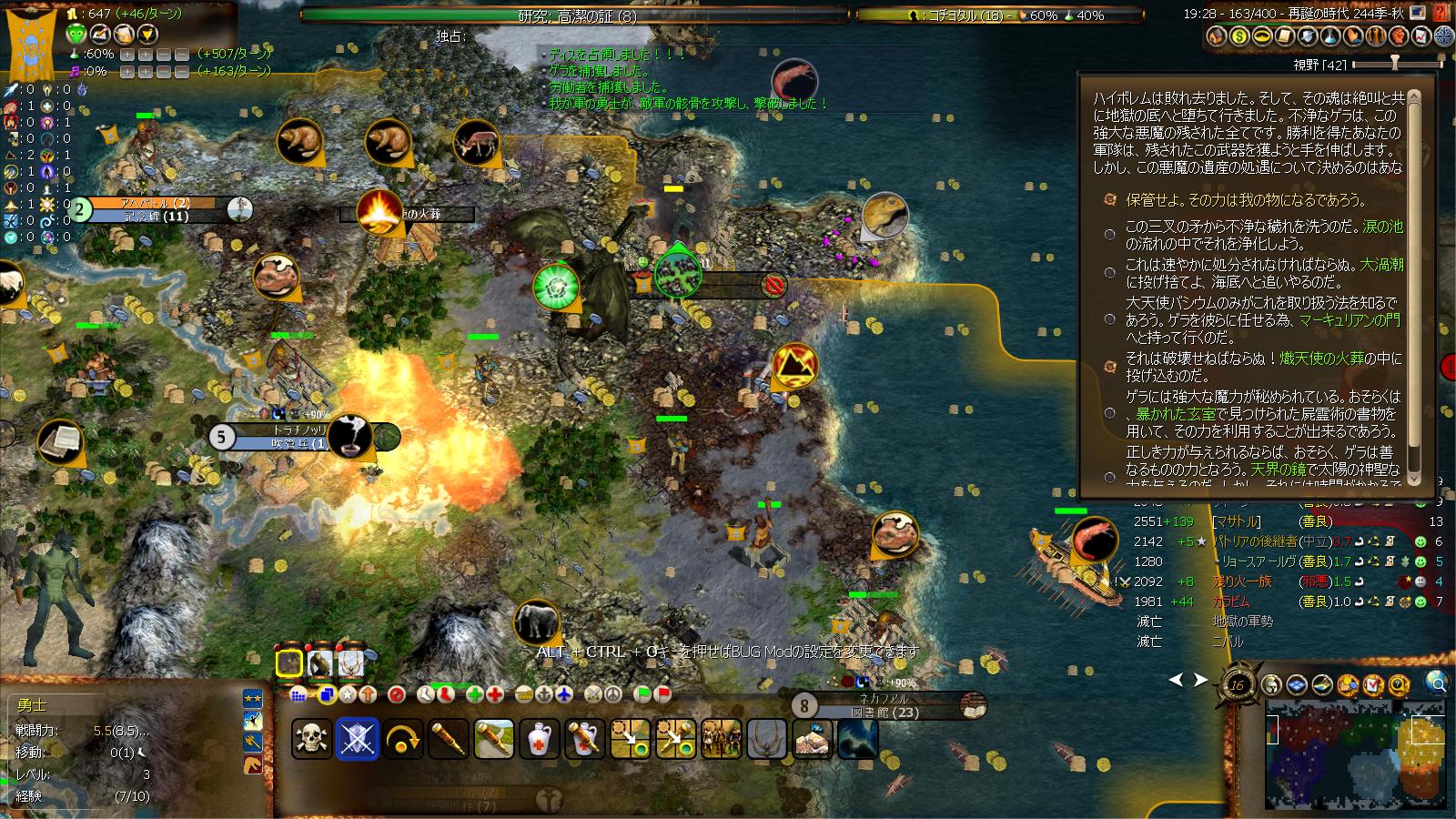The width and height of the screenshot is (1456, 819).
Task: Click the end-turn dial showing 16
Action: pos(1237,686)
